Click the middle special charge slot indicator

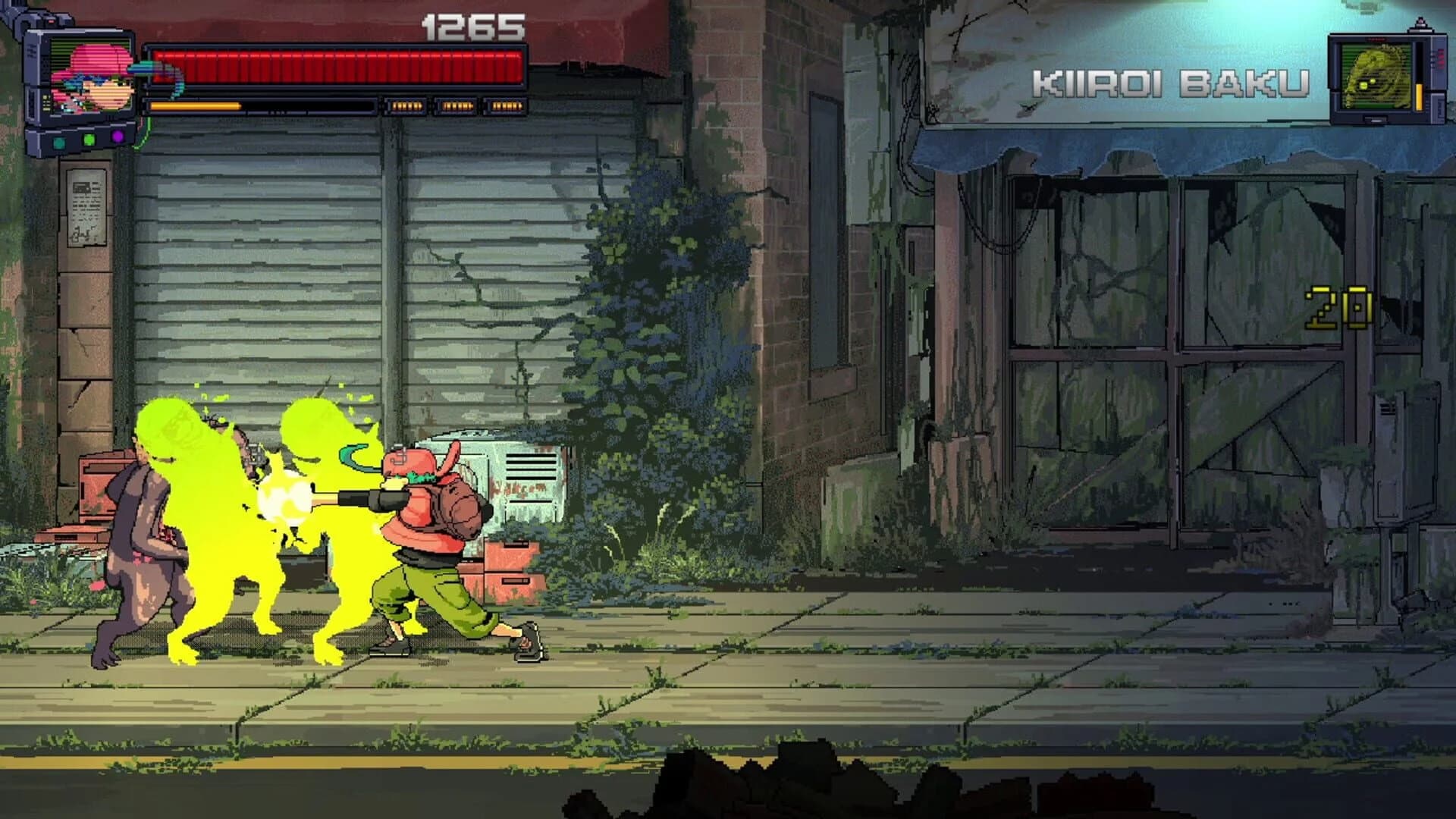point(455,106)
